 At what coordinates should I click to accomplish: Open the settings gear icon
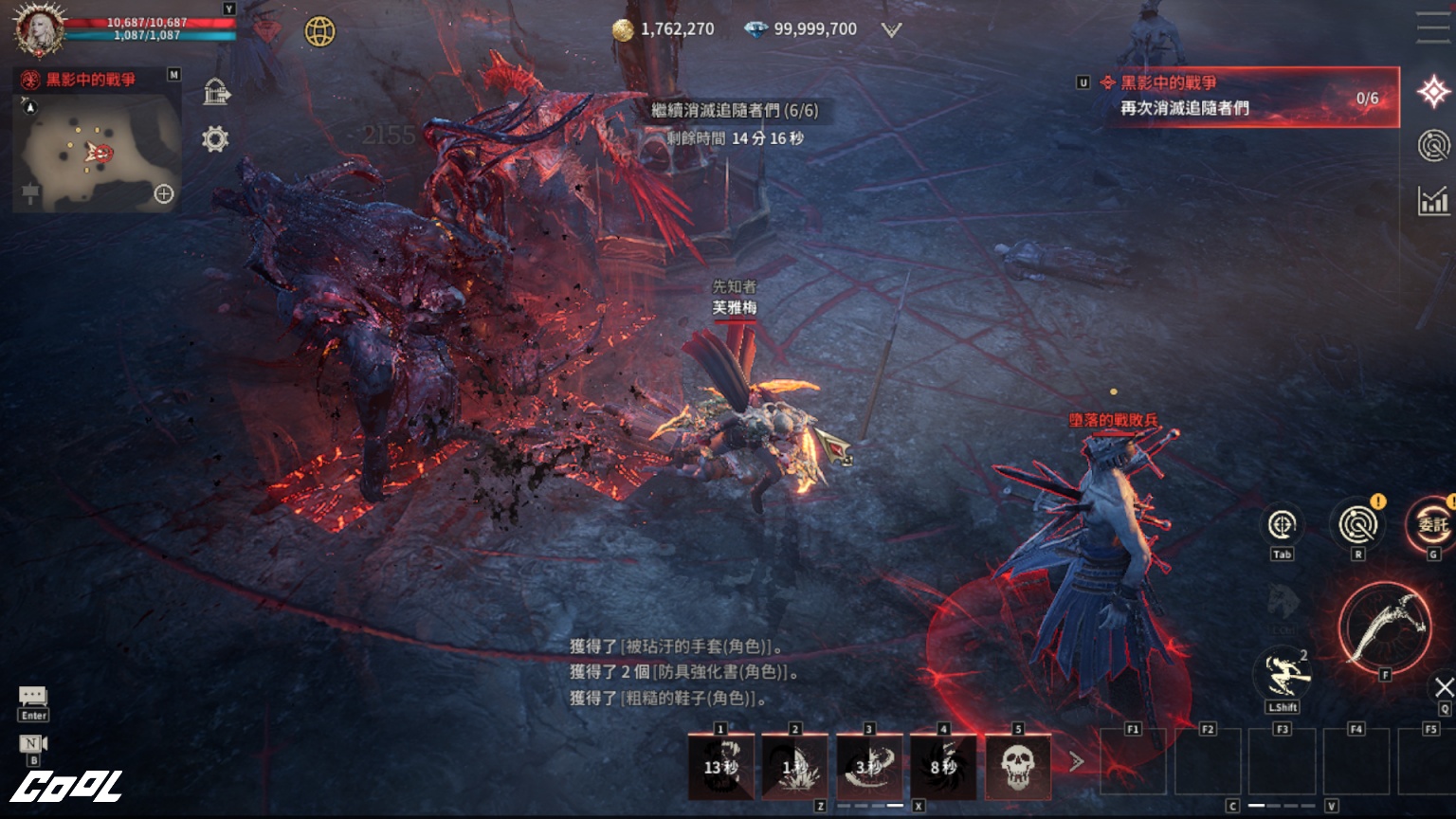click(215, 139)
